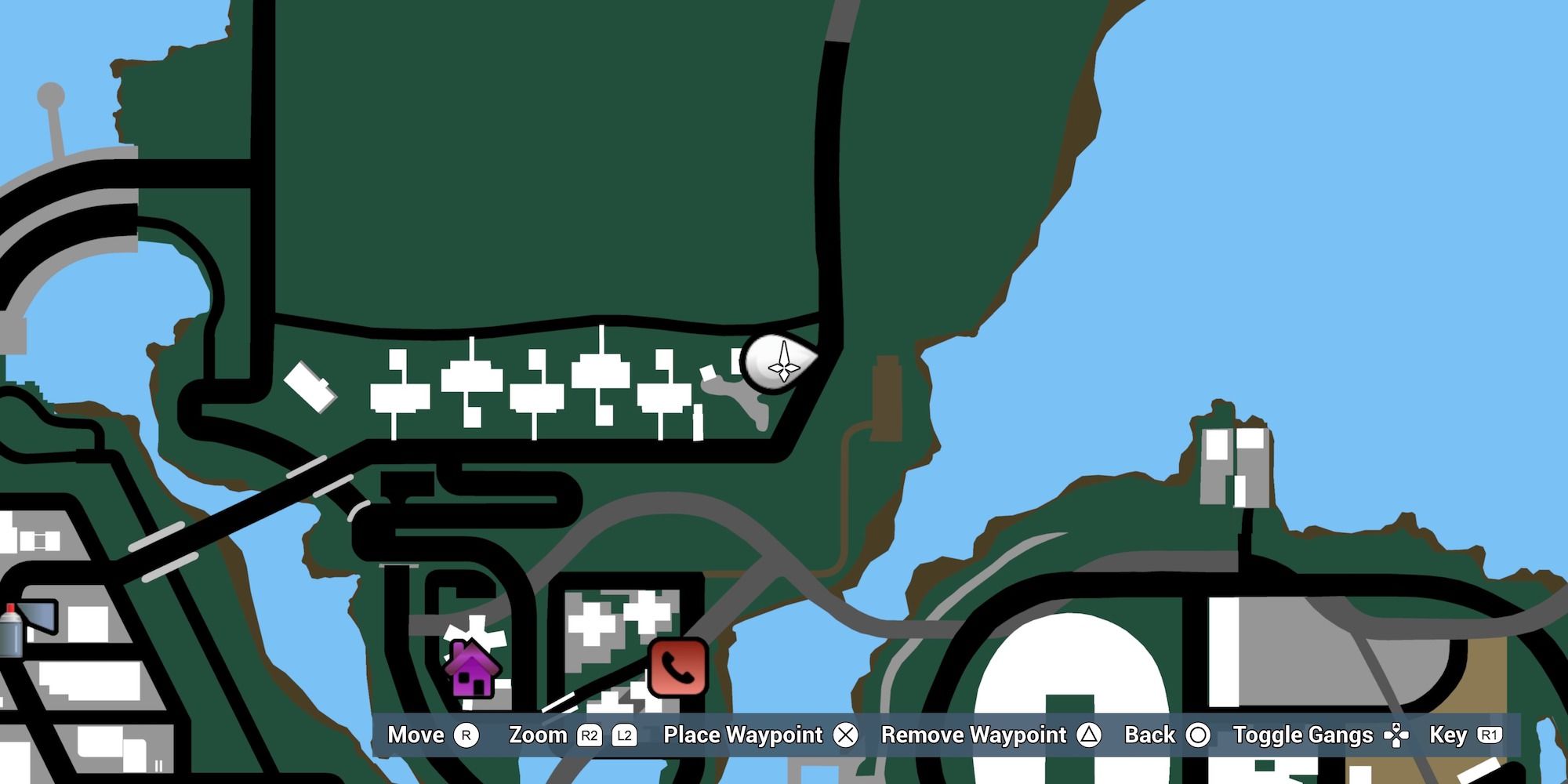Click the Zoom label on the bar
This screenshot has height=784, width=1568.
click(539, 735)
